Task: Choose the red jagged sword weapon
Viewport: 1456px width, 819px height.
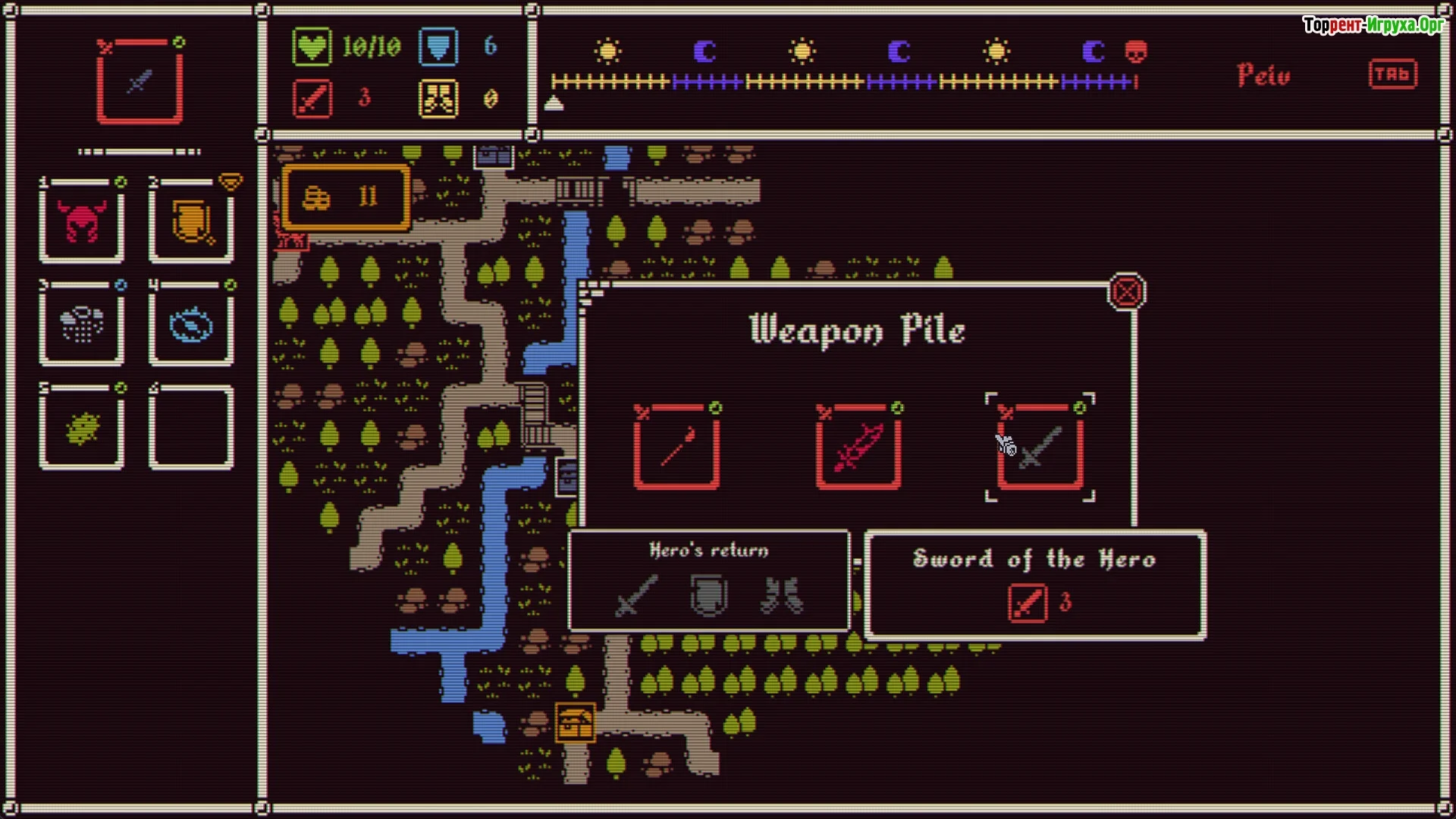Action: (x=858, y=447)
